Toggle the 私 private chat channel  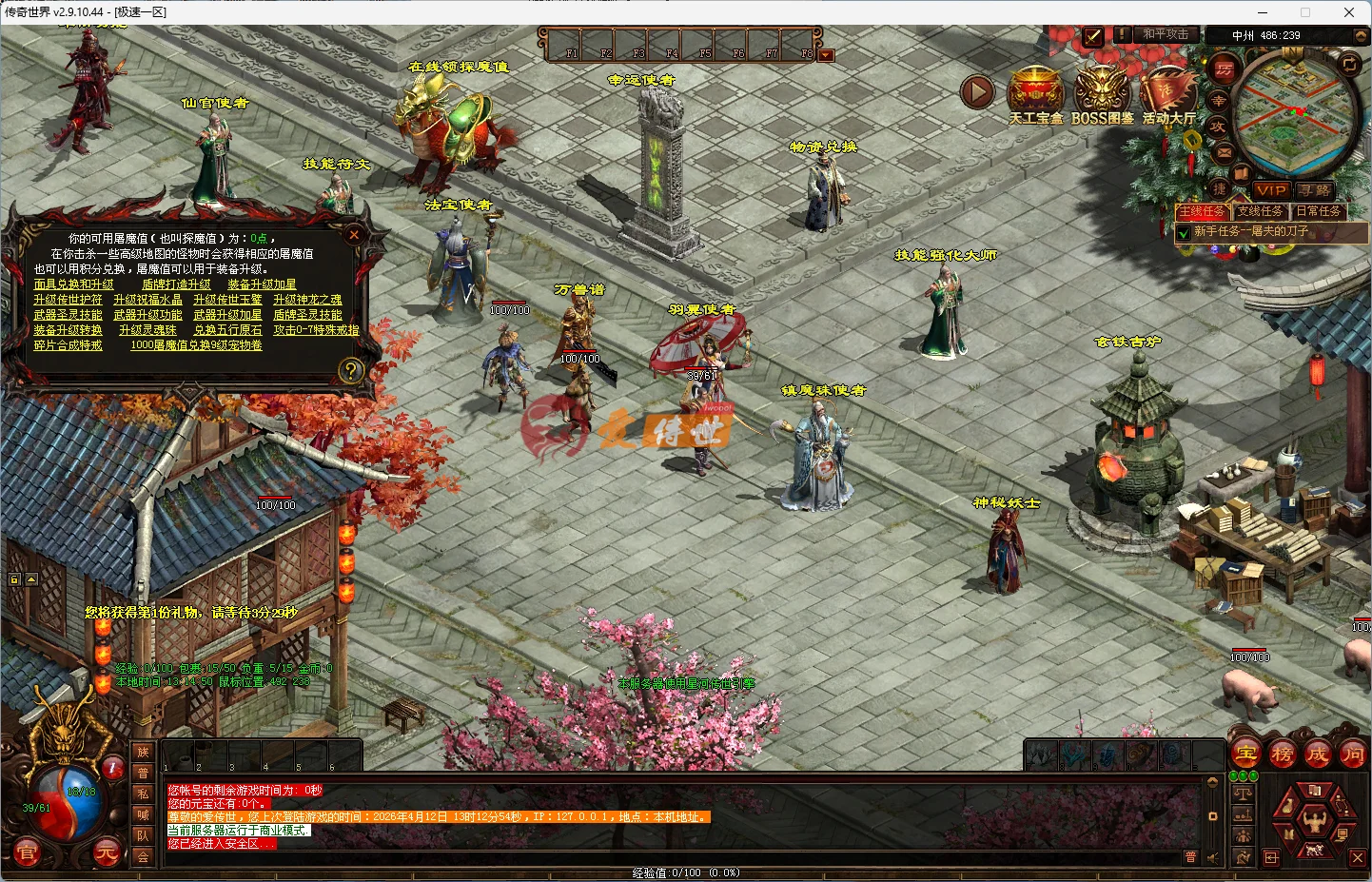point(143,794)
